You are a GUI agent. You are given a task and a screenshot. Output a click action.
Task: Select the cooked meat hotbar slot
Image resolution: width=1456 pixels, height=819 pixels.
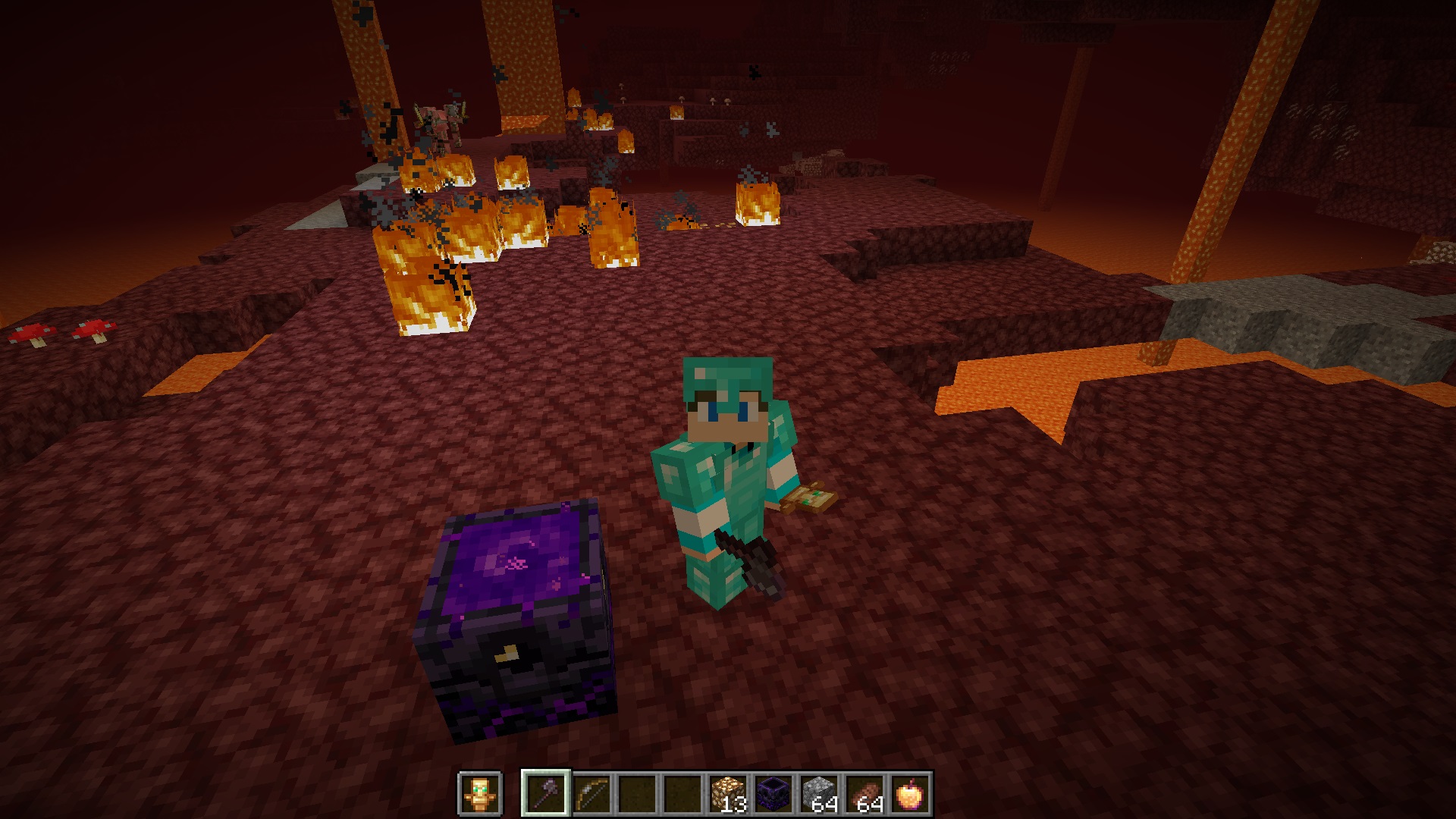point(864,794)
